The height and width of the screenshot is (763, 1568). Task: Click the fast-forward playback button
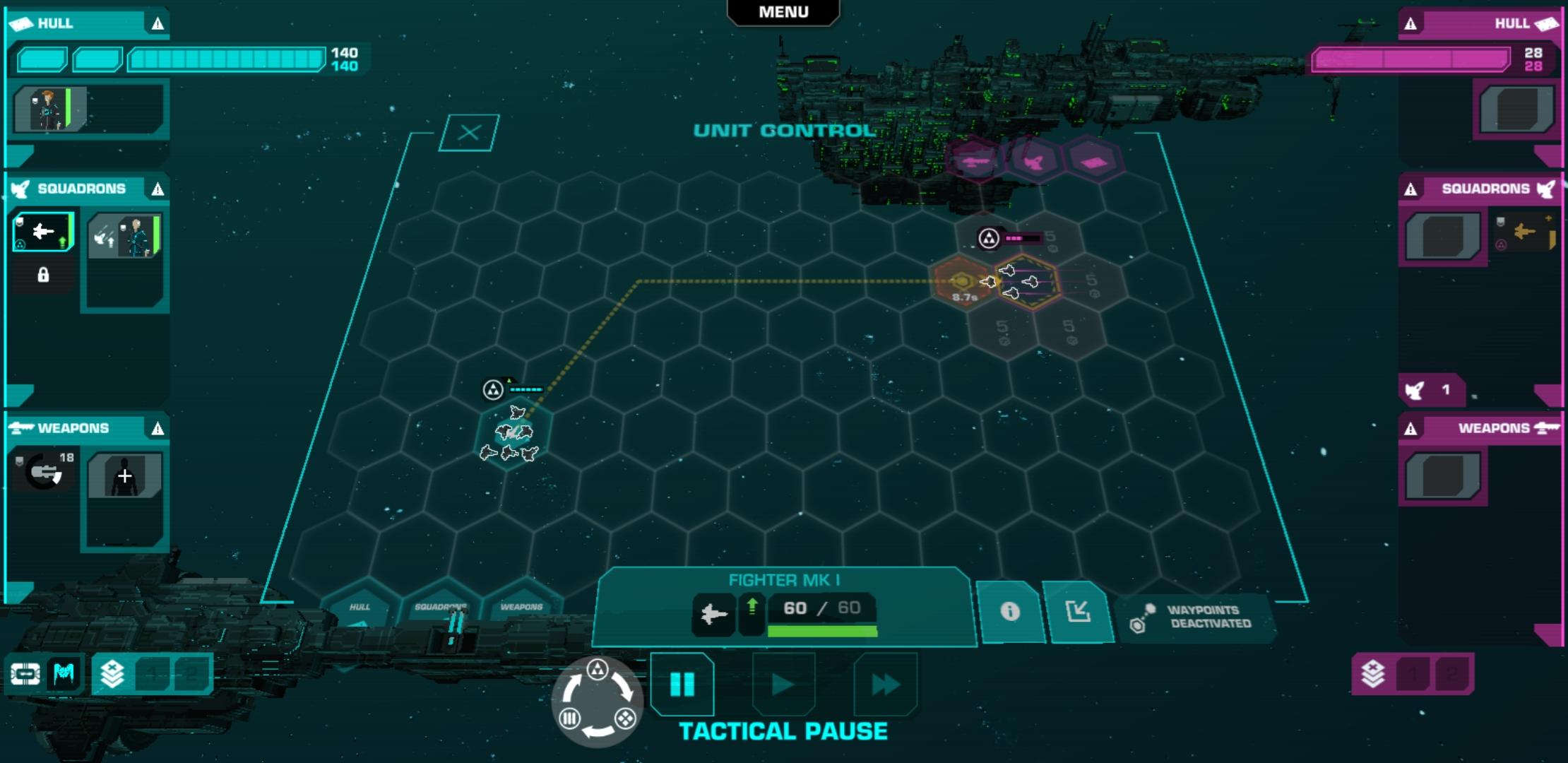tap(884, 683)
